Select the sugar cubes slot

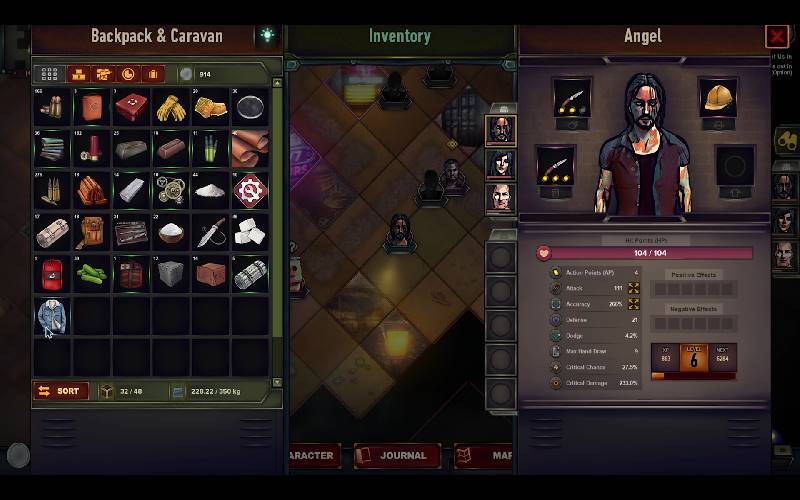click(250, 232)
